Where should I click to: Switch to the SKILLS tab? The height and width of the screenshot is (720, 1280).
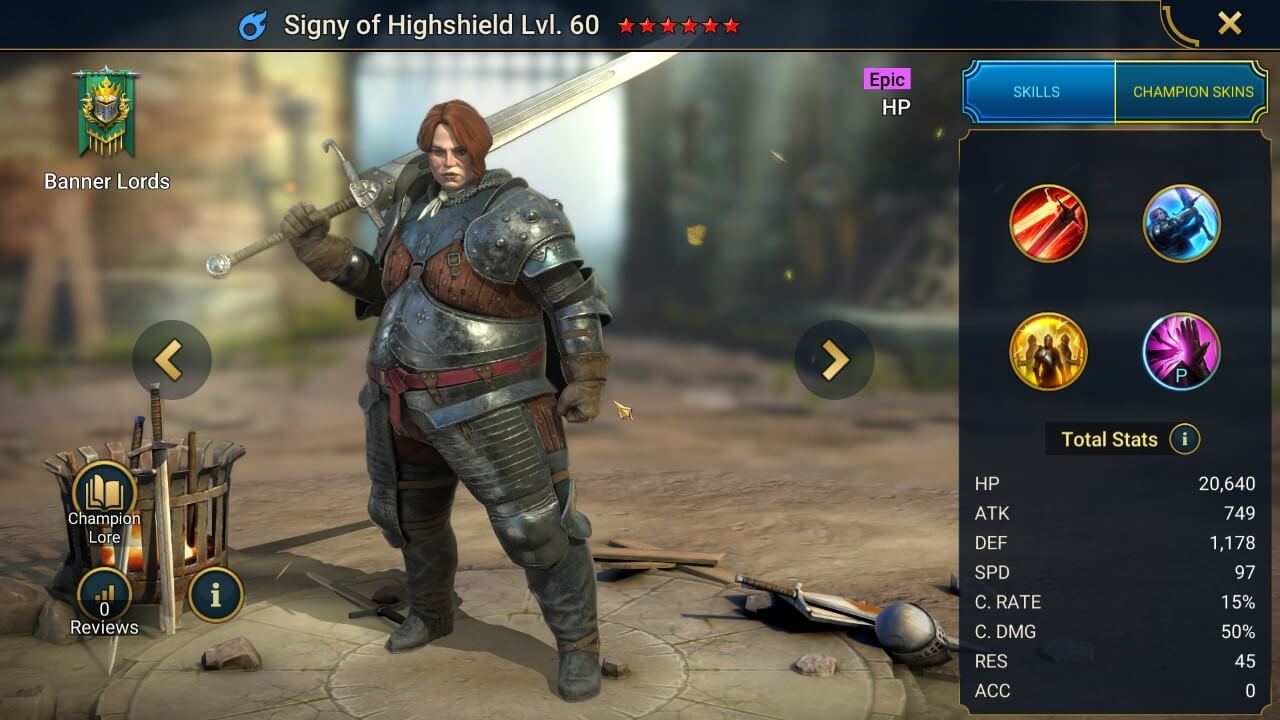click(1038, 91)
